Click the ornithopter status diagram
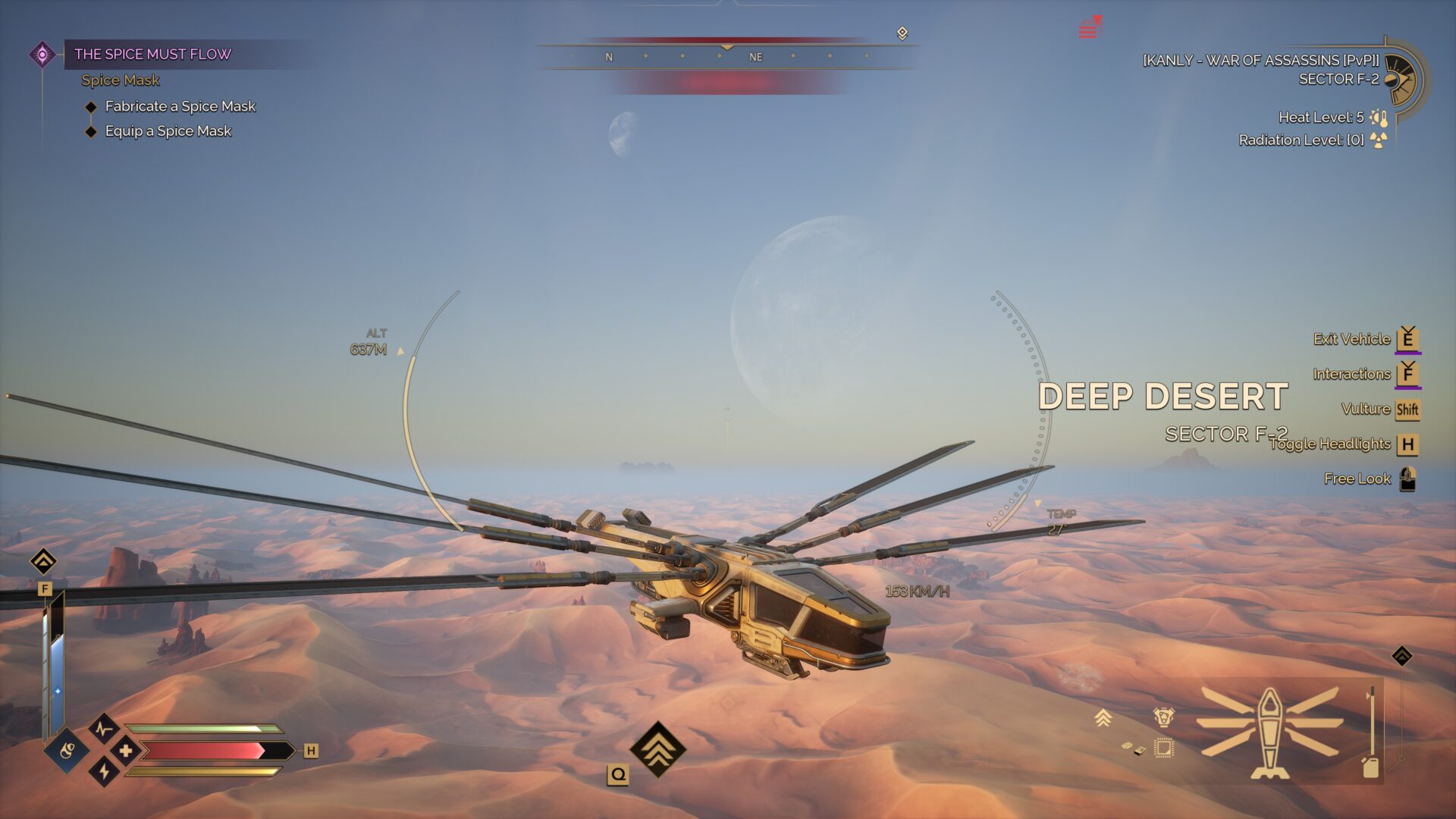 point(1270,732)
